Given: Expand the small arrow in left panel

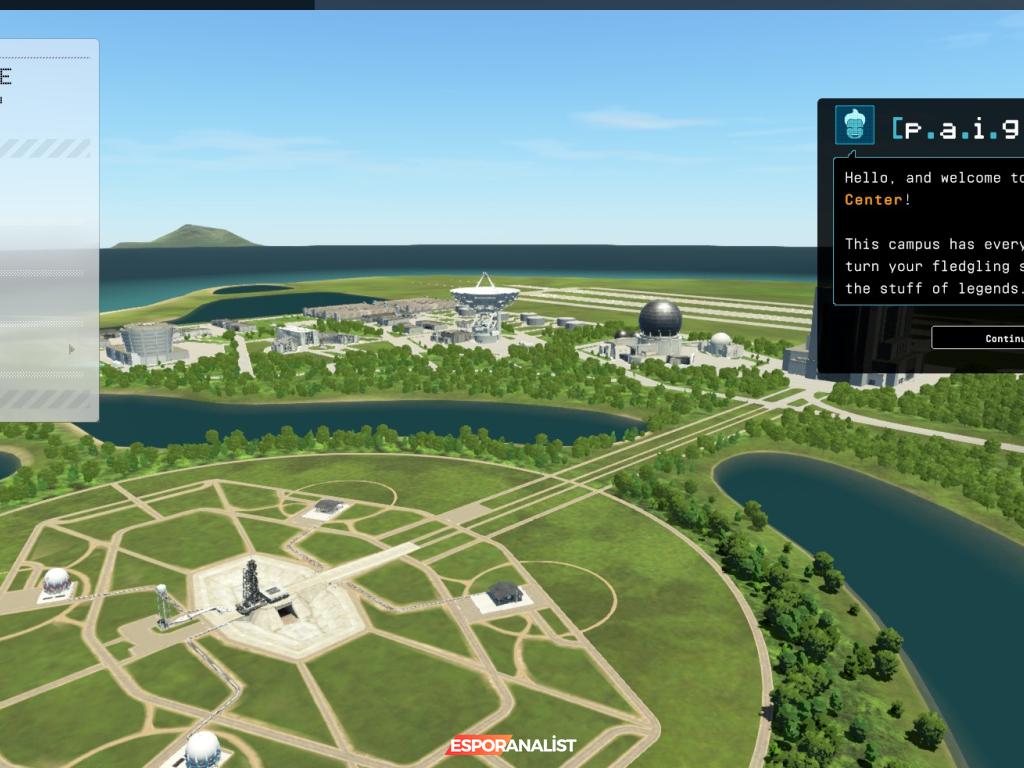Looking at the screenshot, I should [71, 349].
